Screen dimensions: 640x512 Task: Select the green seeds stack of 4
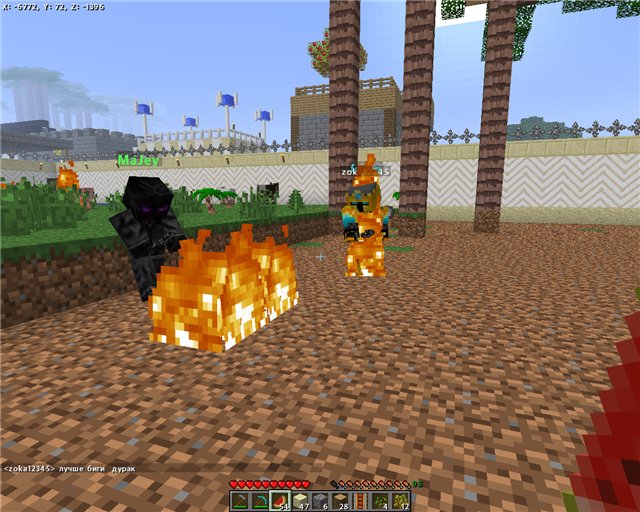380,500
